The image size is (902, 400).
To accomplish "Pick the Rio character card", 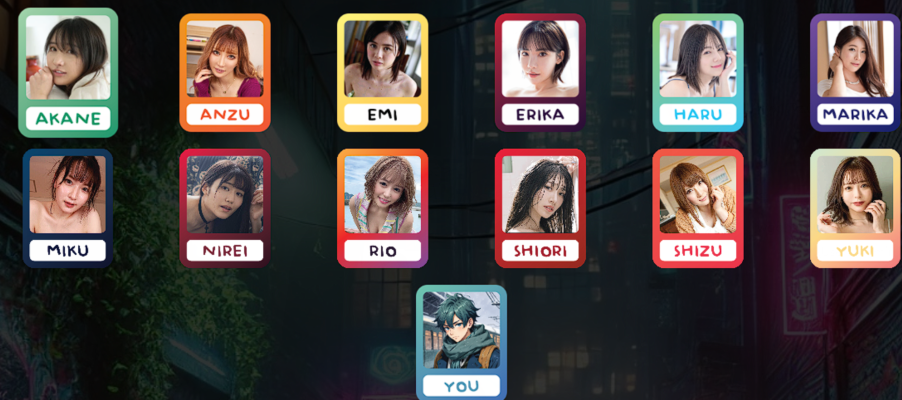I will point(382,208).
